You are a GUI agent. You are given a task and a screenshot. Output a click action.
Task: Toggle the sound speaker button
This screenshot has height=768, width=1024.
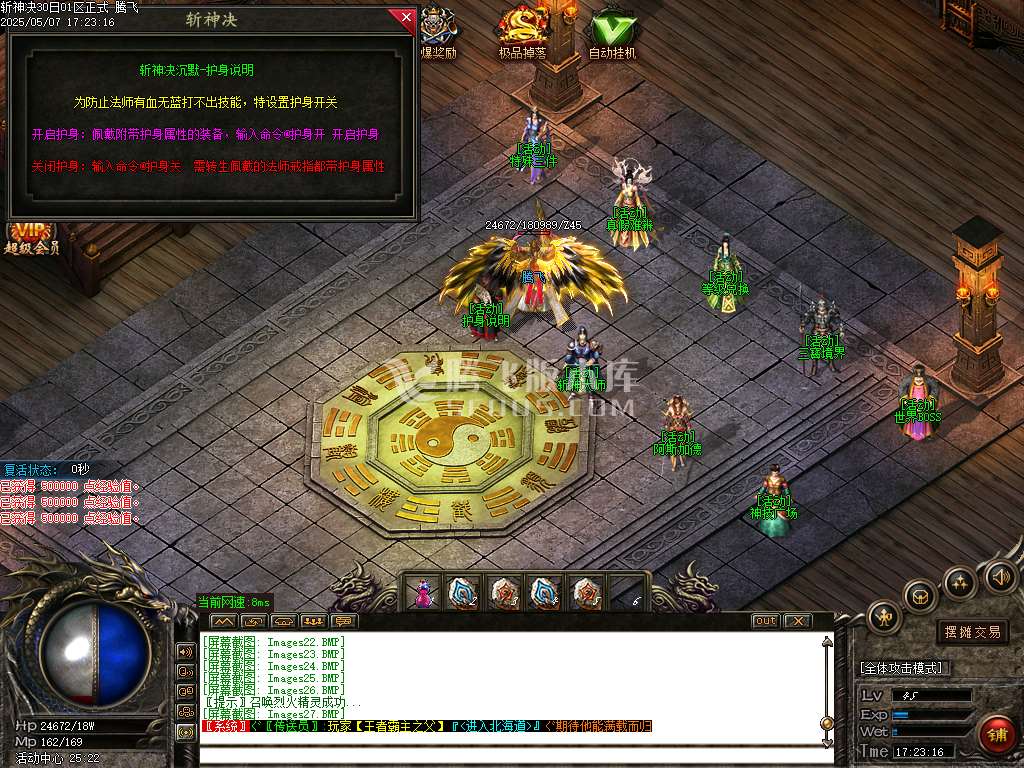tap(1000, 575)
